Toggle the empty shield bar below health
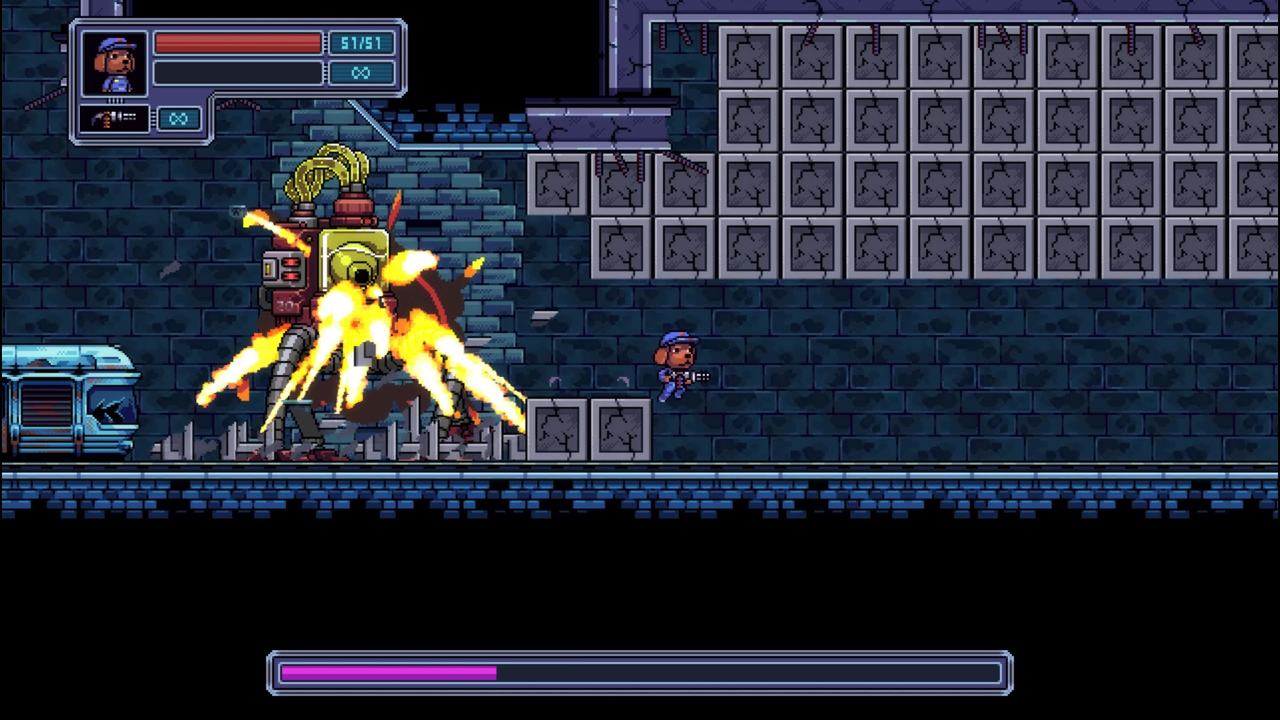The height and width of the screenshot is (720, 1280). [238, 72]
